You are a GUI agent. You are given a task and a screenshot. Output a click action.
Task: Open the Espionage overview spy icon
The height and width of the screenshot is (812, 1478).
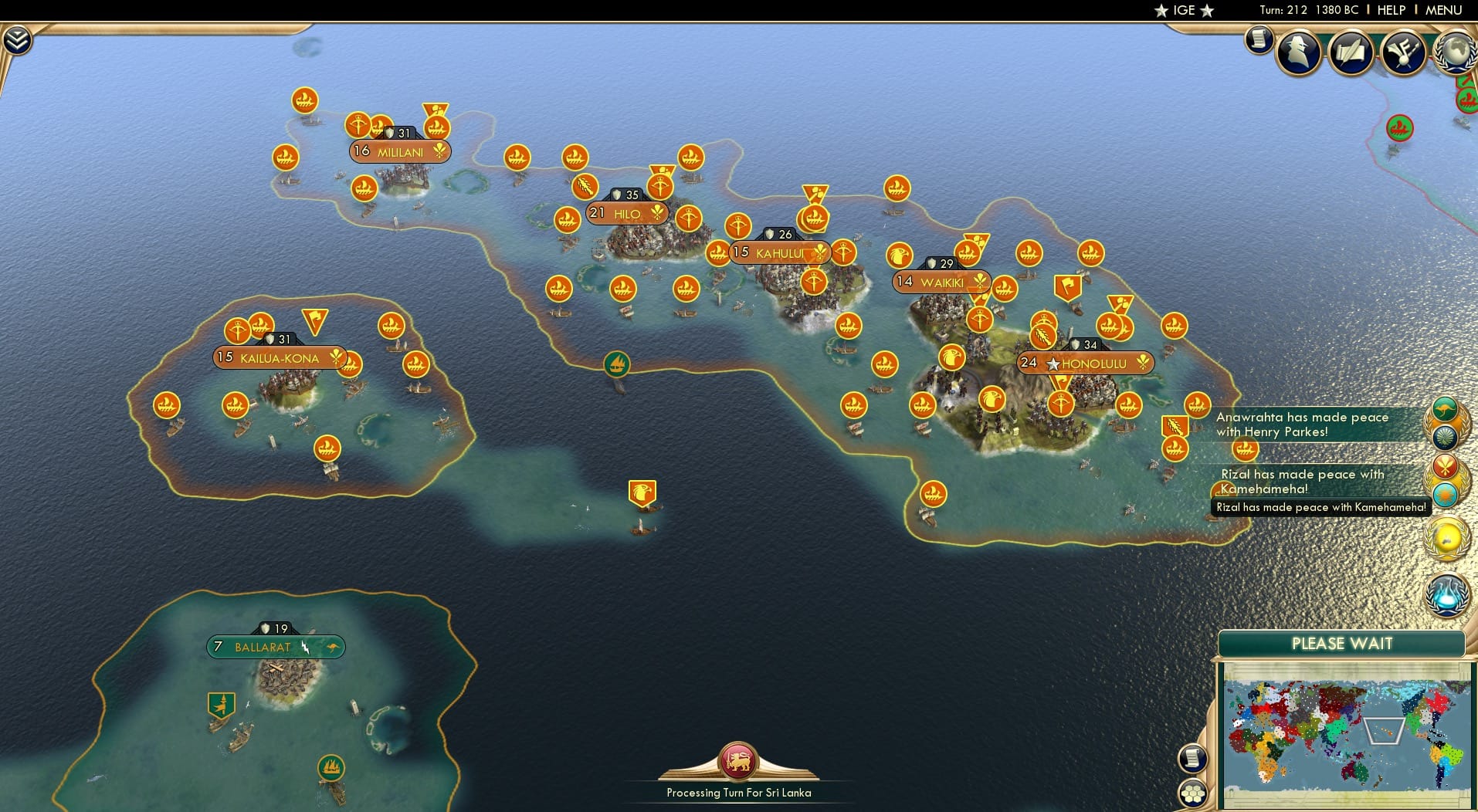[1297, 51]
